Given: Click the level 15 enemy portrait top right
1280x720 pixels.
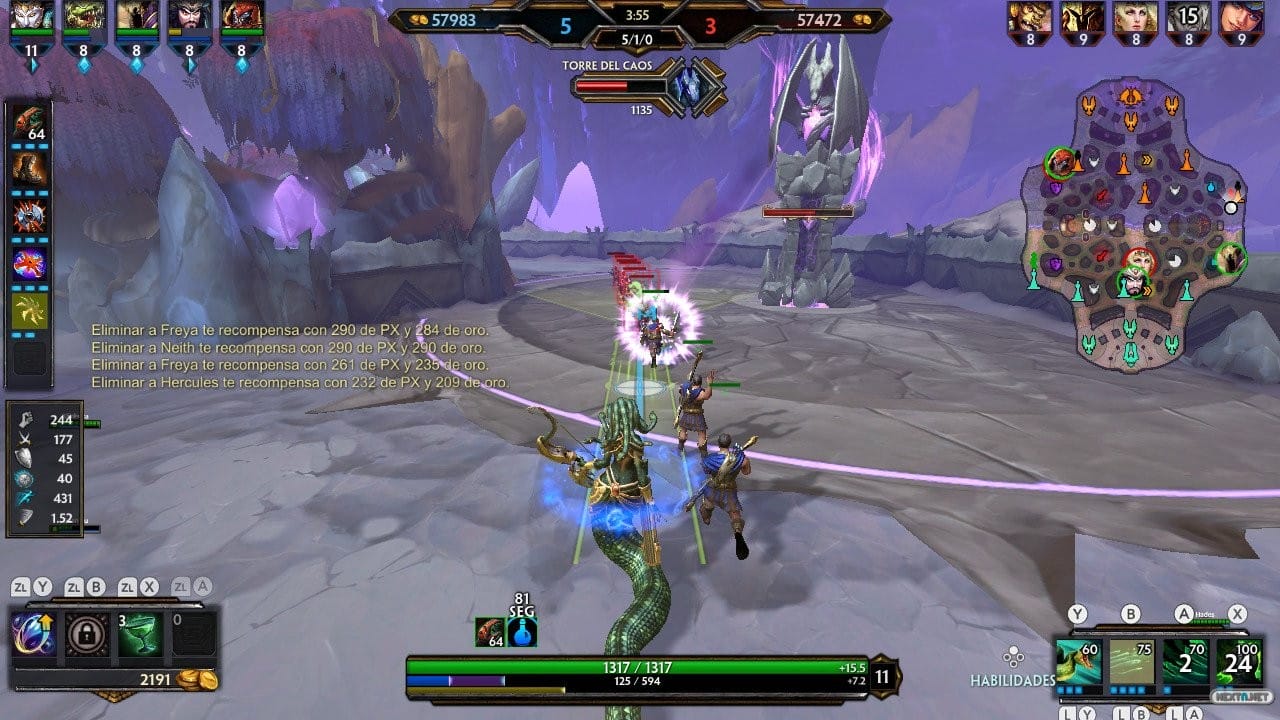Looking at the screenshot, I should pos(1188,18).
